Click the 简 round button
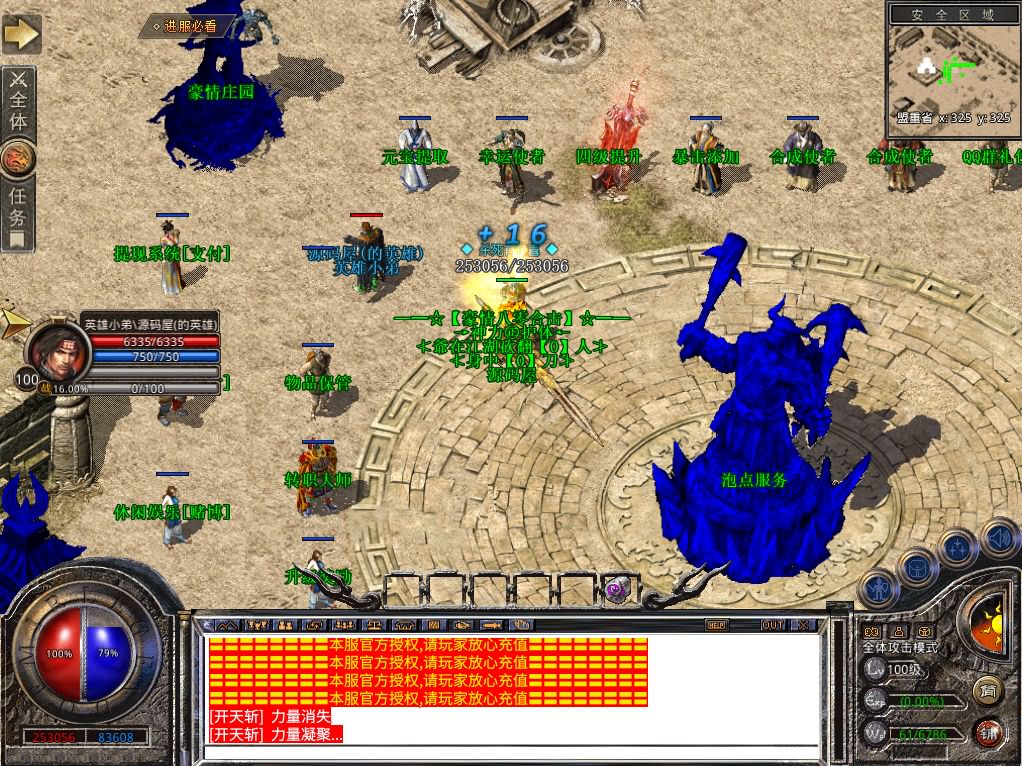Screen dimensions: 1022x766 pyautogui.click(x=988, y=688)
